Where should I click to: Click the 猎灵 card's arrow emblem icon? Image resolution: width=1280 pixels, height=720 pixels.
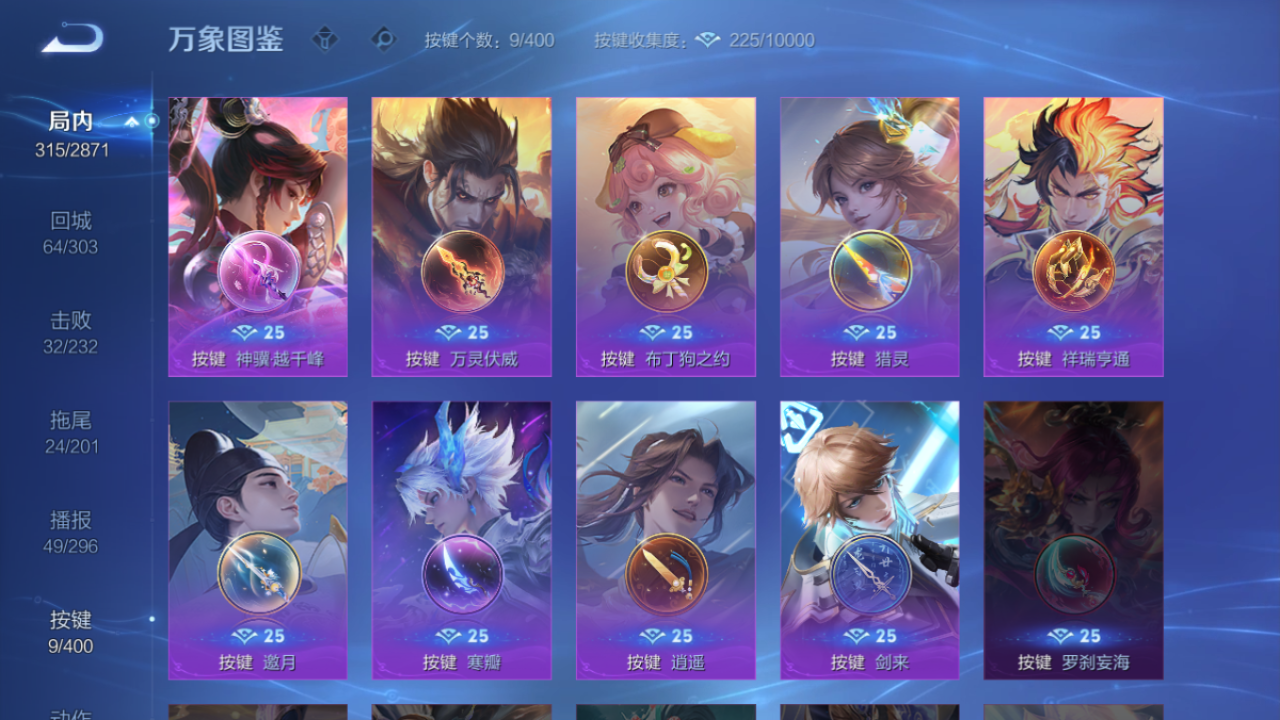point(869,268)
